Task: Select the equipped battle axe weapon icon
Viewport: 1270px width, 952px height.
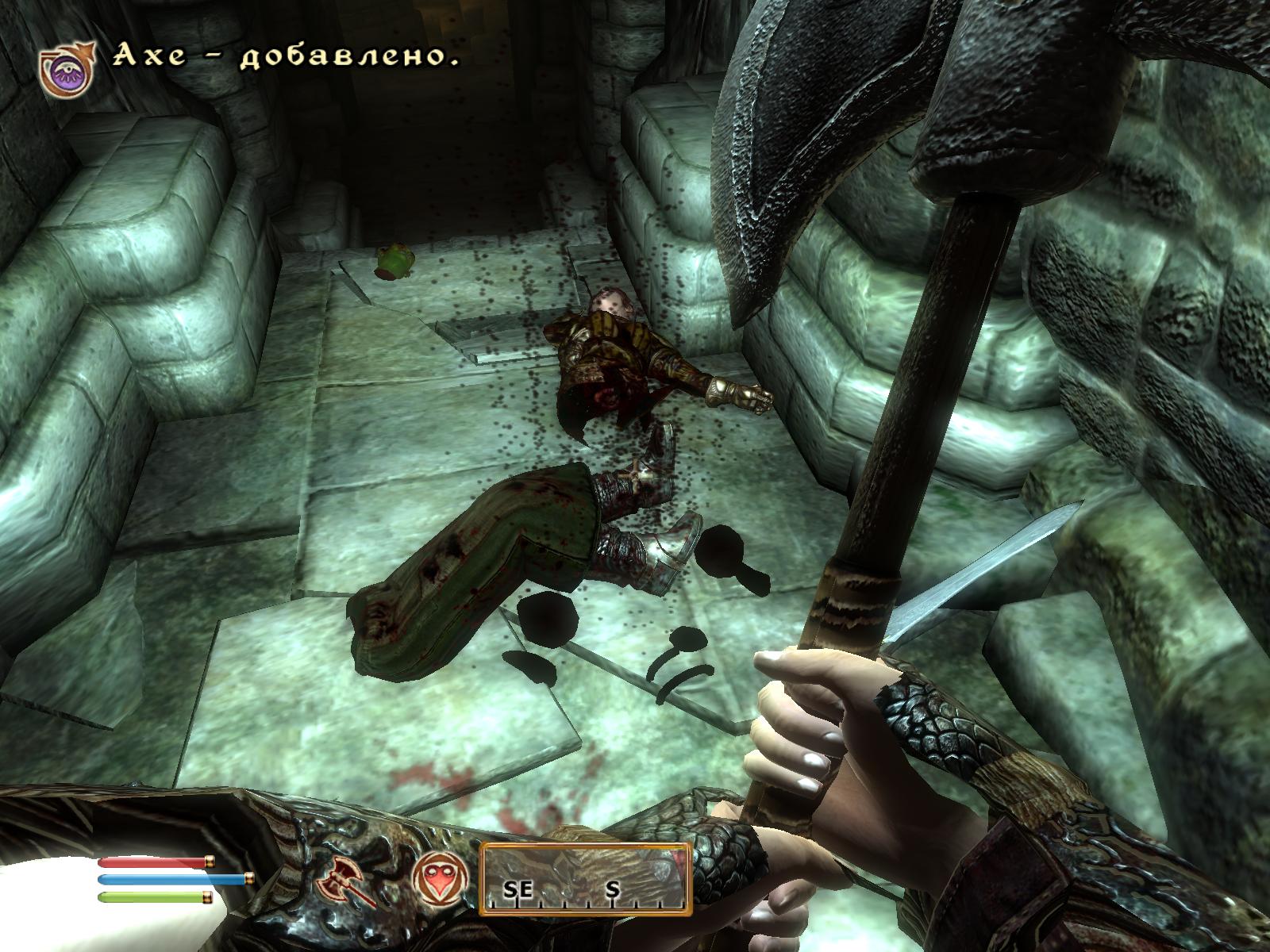Action: pyautogui.click(x=341, y=881)
